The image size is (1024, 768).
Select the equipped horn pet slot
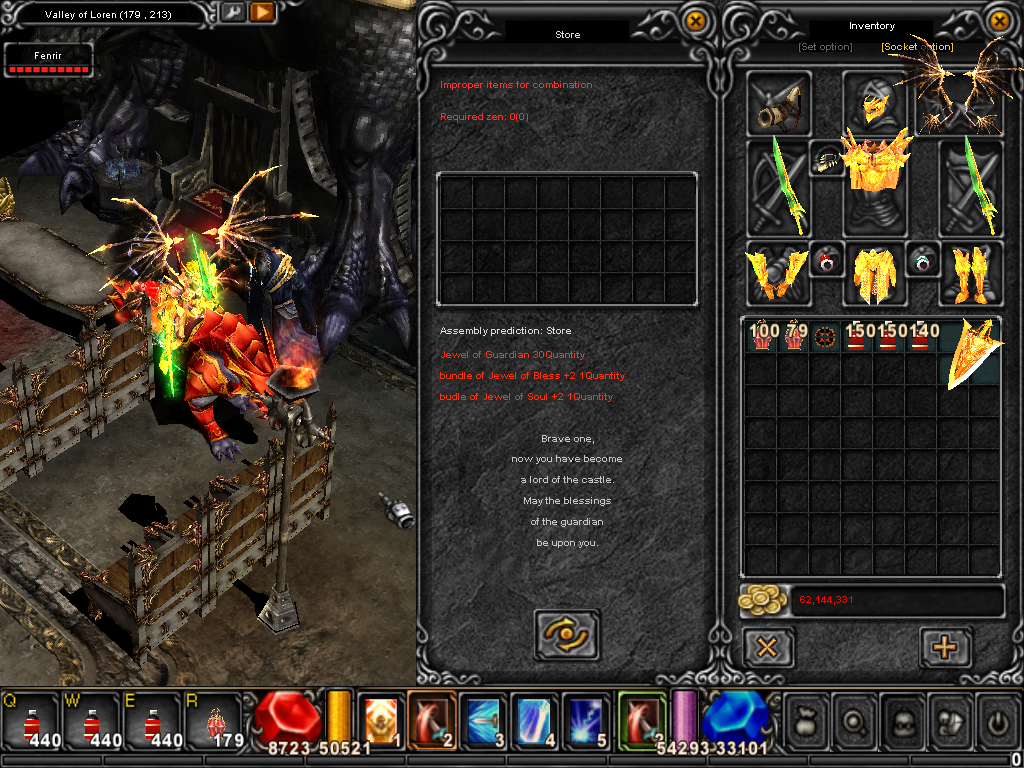pos(779,104)
